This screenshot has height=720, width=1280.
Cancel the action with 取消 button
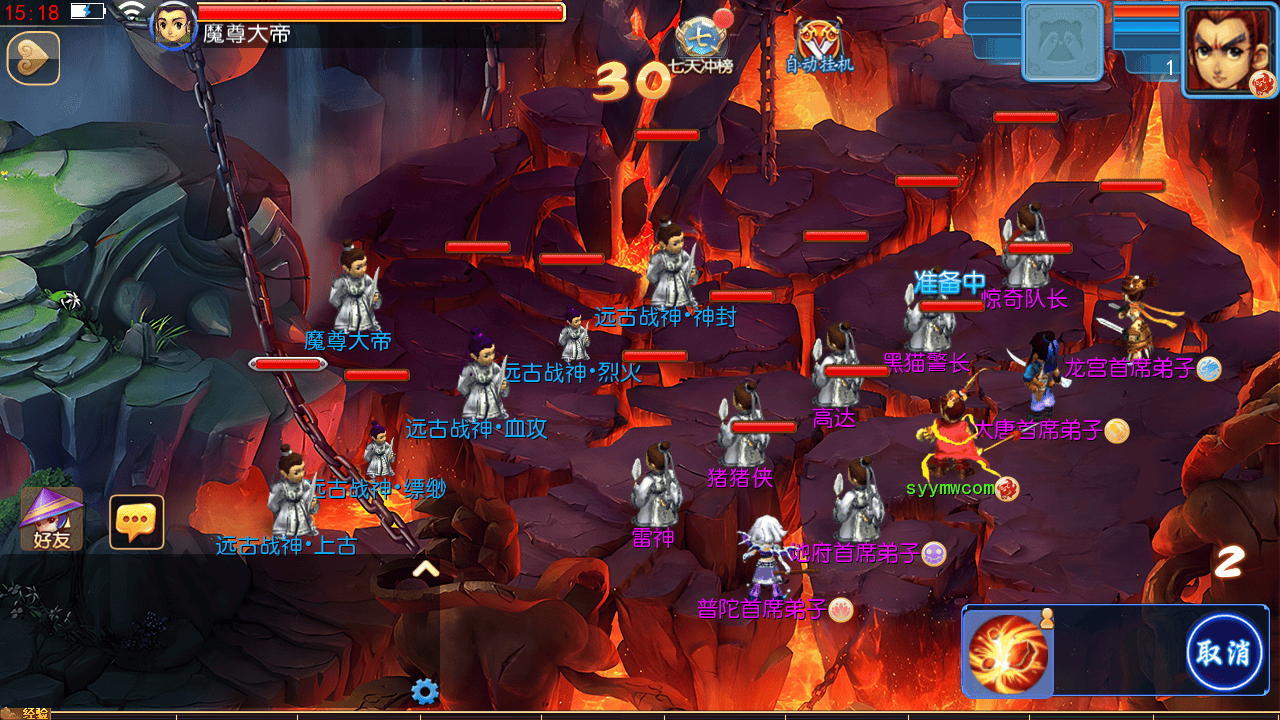pyautogui.click(x=1224, y=653)
